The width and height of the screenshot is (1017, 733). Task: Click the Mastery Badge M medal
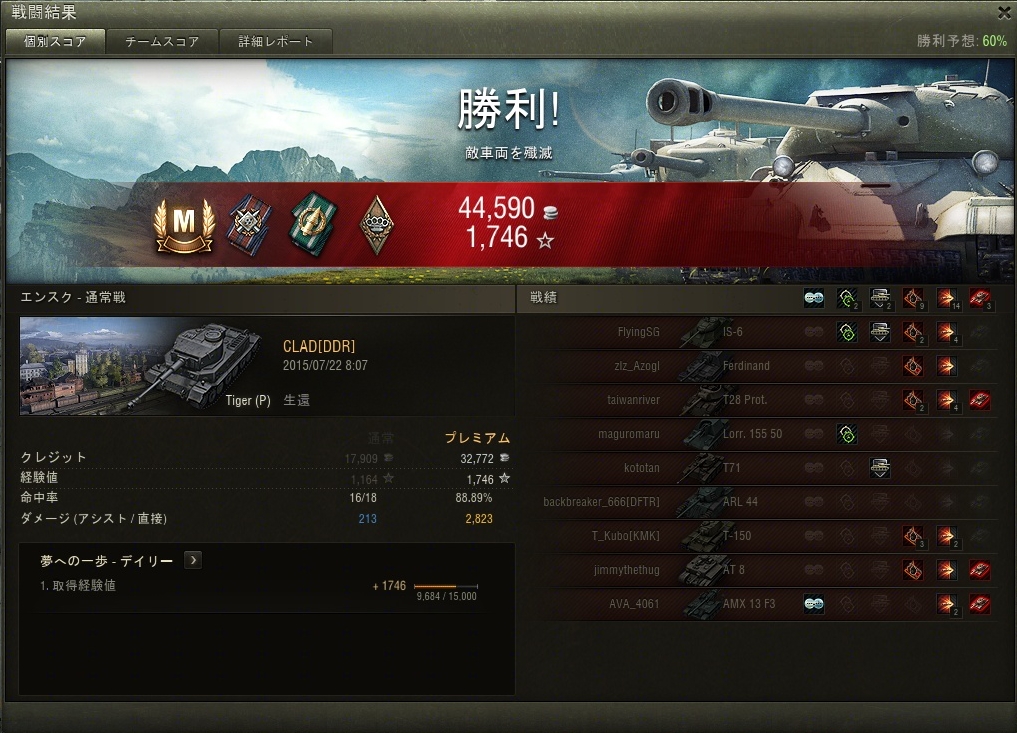pyautogui.click(x=184, y=225)
